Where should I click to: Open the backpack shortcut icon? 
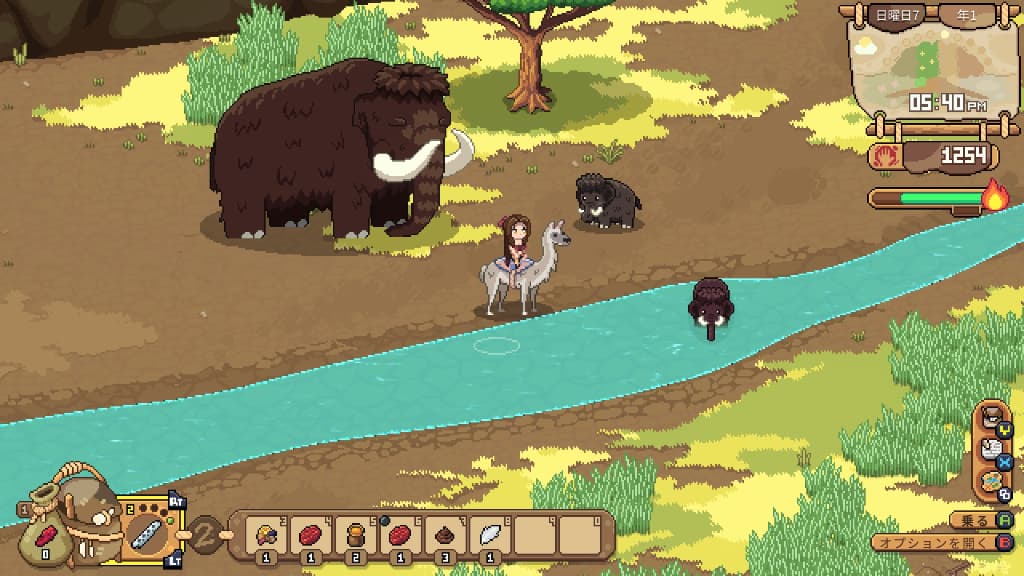(x=990, y=418)
